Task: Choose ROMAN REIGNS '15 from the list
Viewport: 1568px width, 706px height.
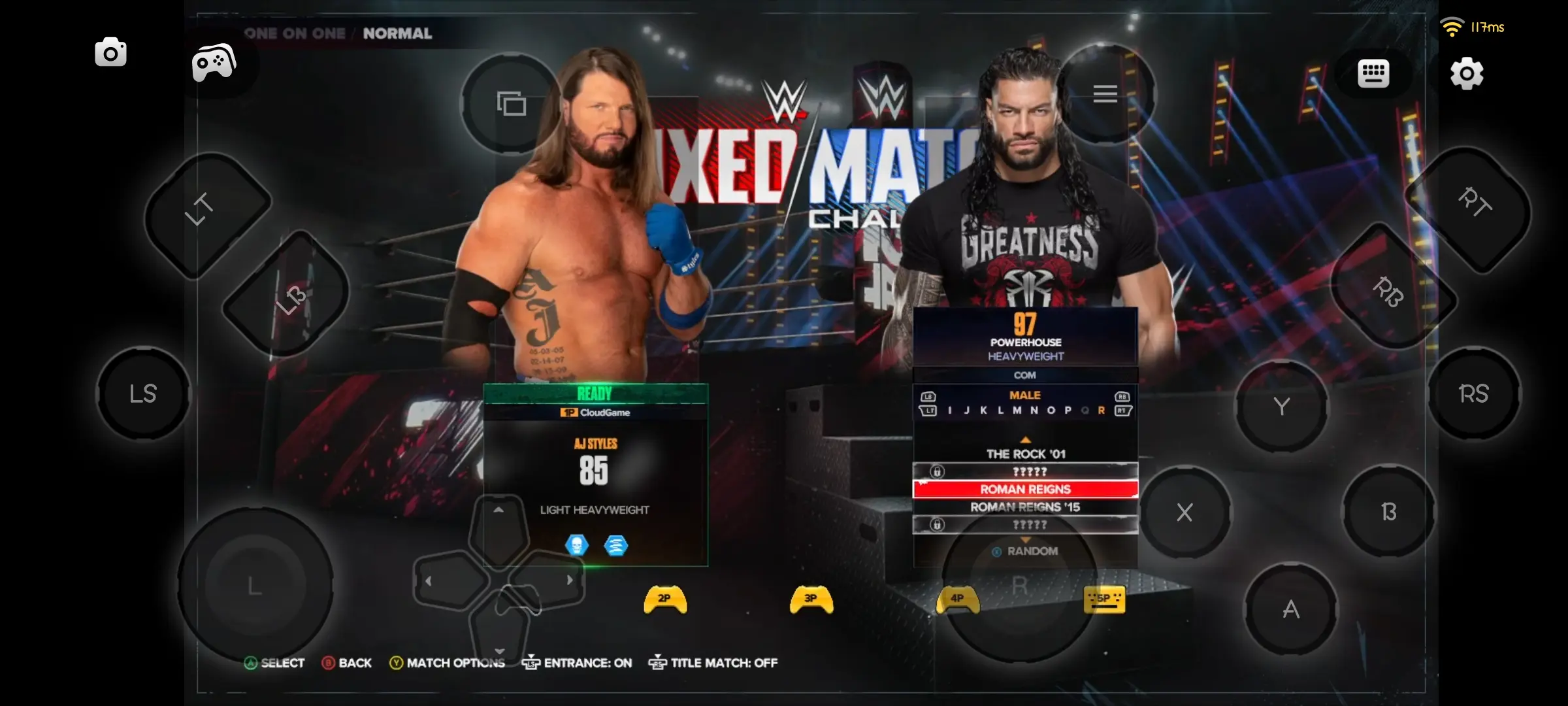Action: click(1024, 506)
